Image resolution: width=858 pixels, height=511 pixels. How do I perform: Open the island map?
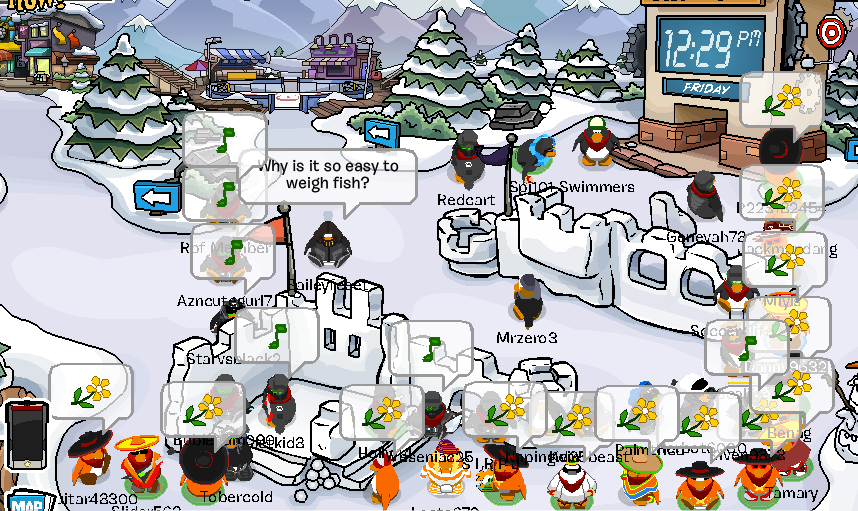point(24,502)
